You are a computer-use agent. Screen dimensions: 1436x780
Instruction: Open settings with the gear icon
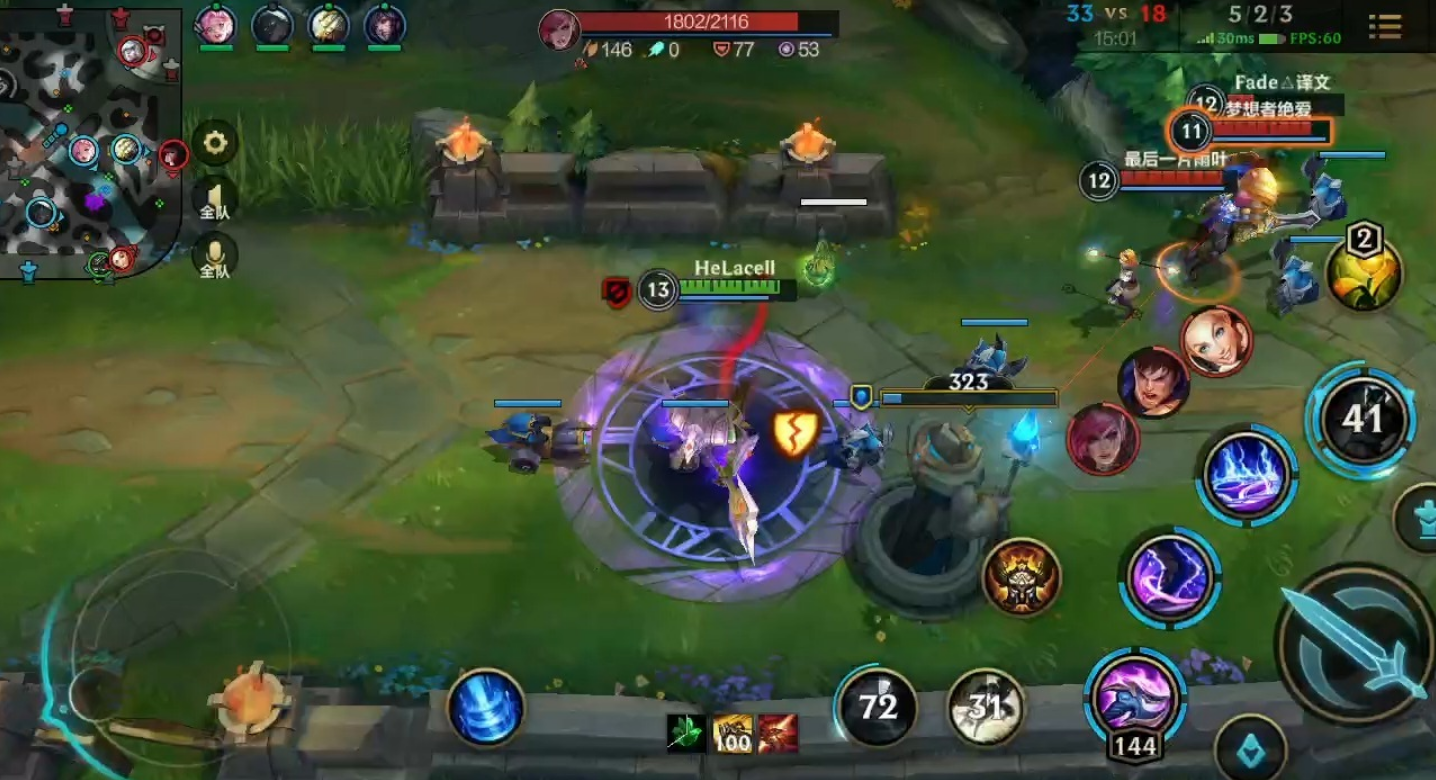(x=215, y=144)
